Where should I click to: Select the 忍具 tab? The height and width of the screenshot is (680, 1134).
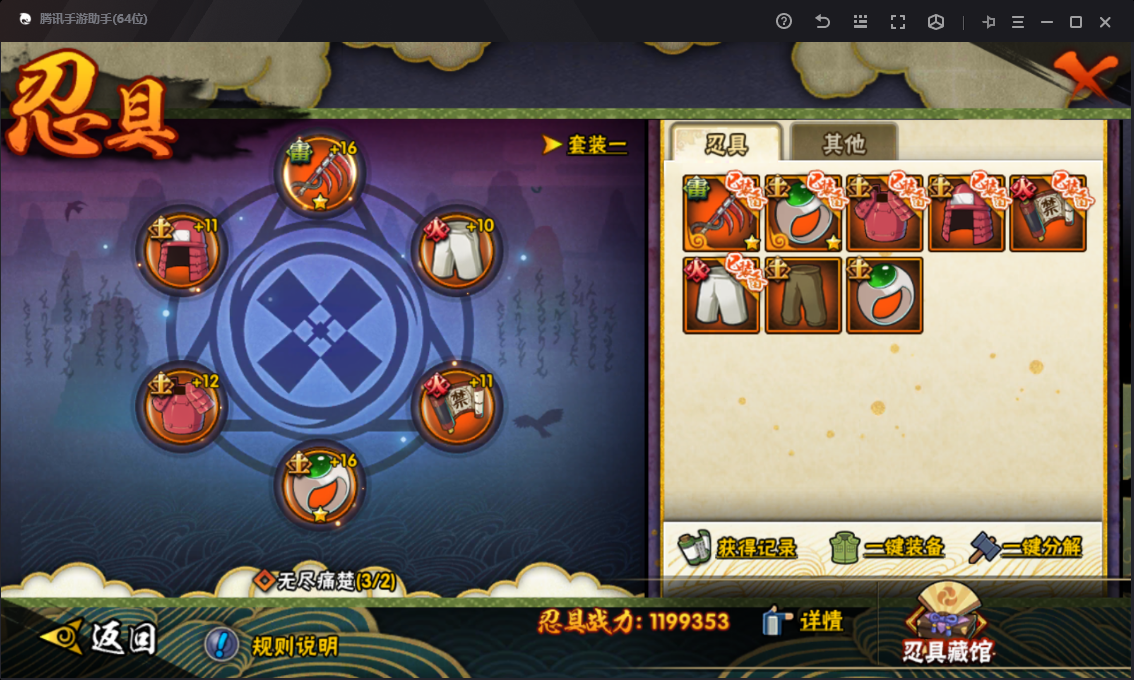(726, 144)
